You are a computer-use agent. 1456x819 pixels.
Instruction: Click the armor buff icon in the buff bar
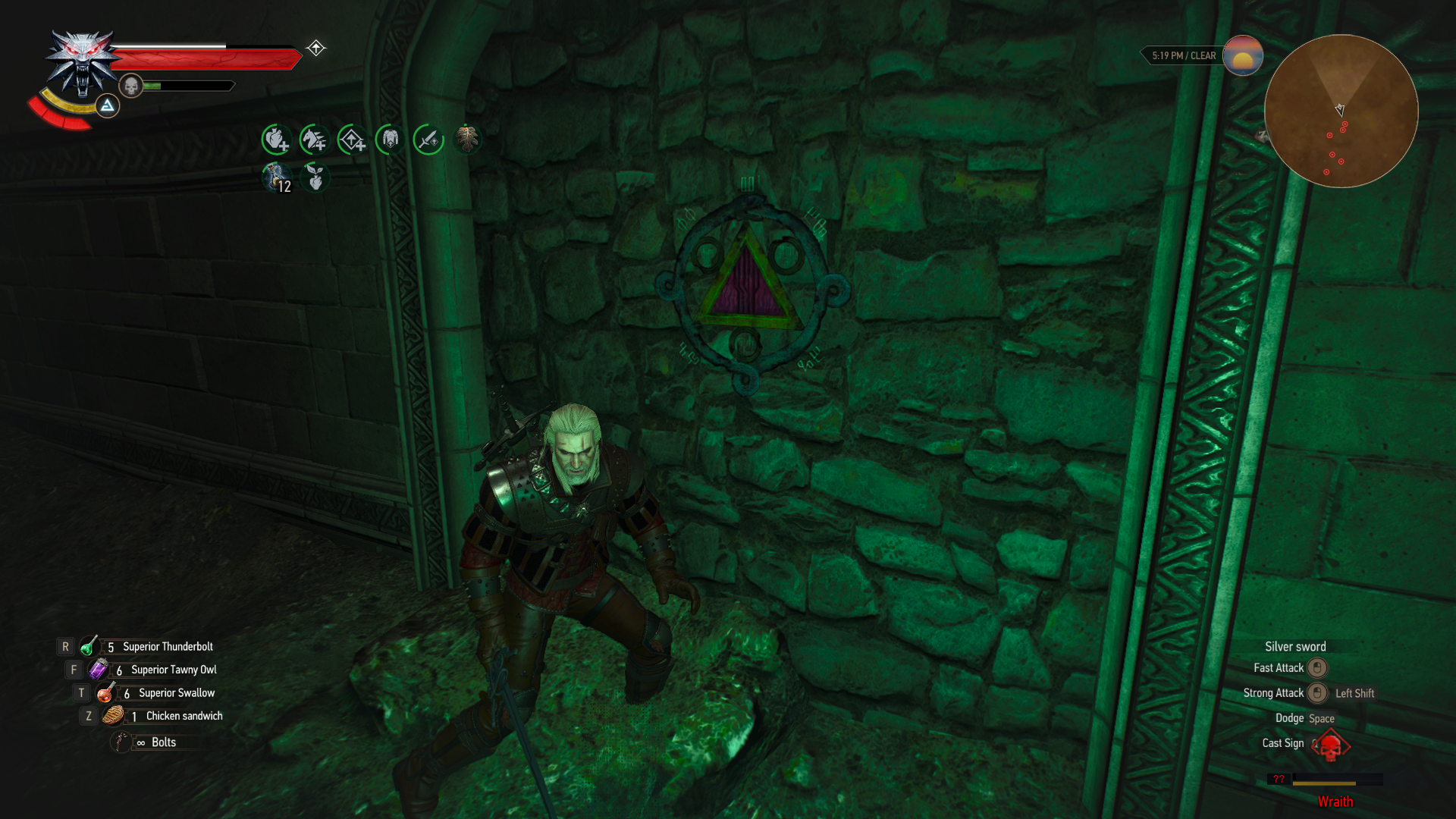pos(389,139)
